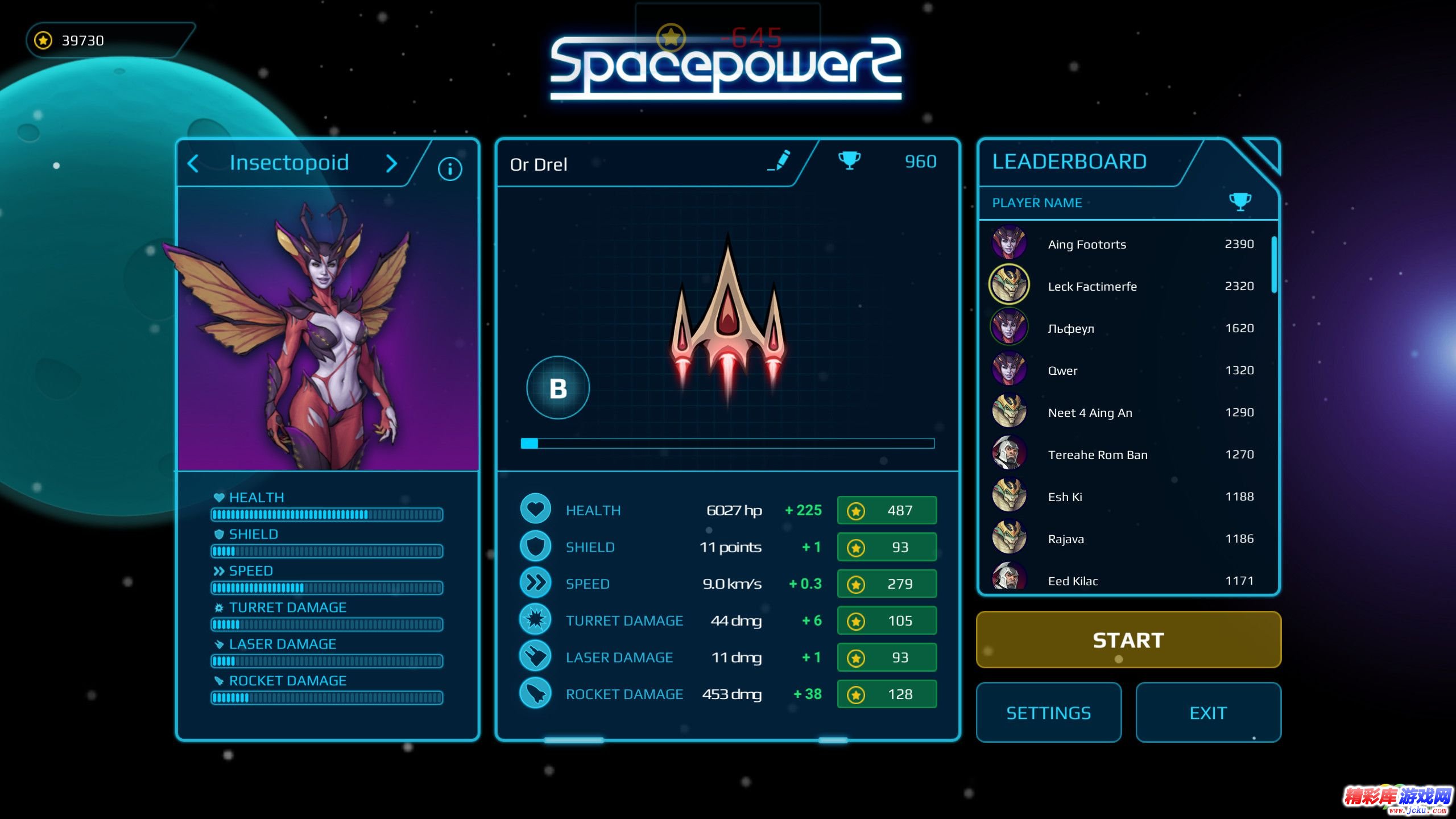The height and width of the screenshot is (819, 1456).
Task: Choose the Leck Factimerfe leaderboard row
Action: [1123, 286]
